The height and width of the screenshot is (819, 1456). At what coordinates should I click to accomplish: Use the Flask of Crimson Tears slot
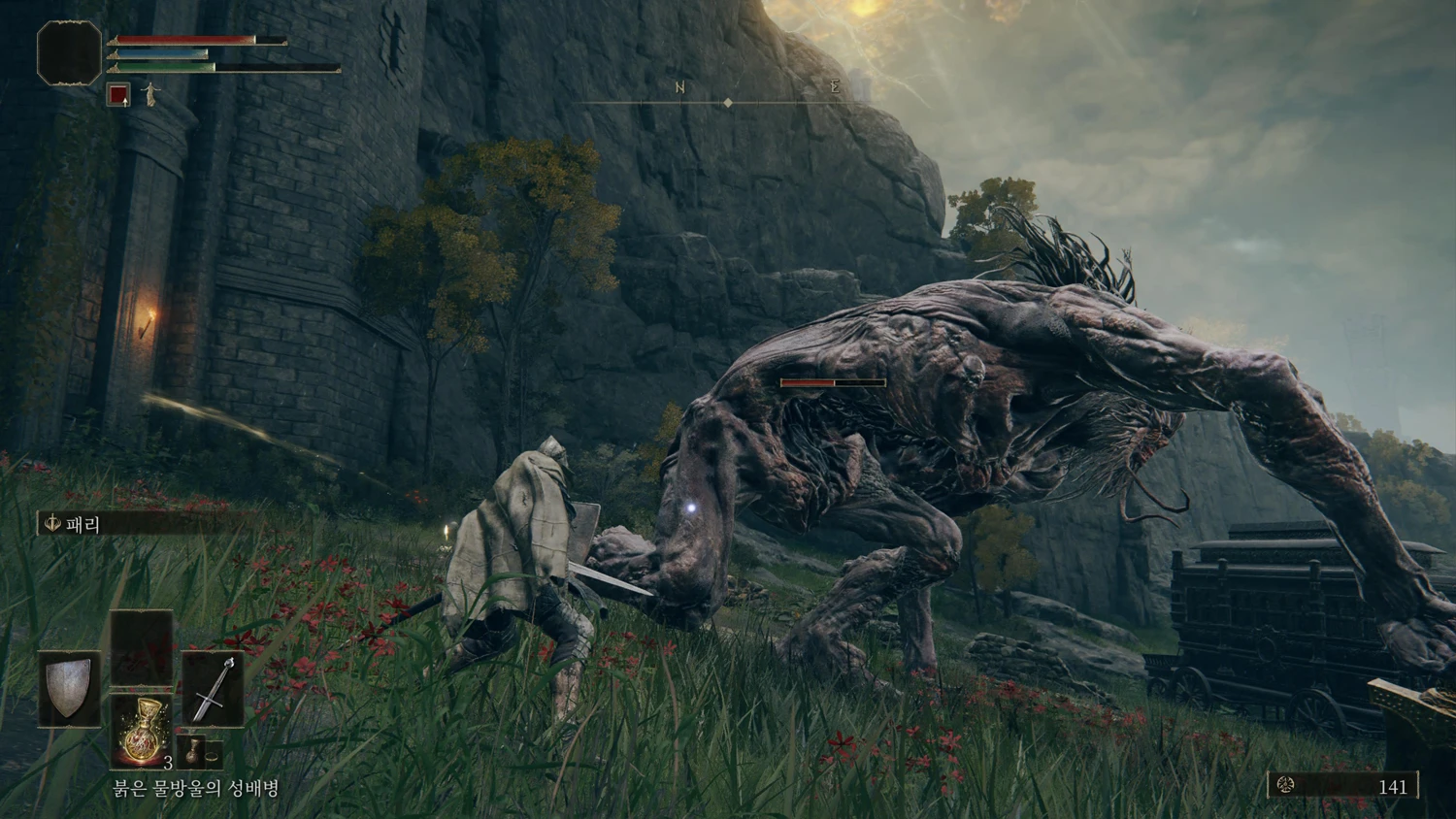pyautogui.click(x=142, y=730)
